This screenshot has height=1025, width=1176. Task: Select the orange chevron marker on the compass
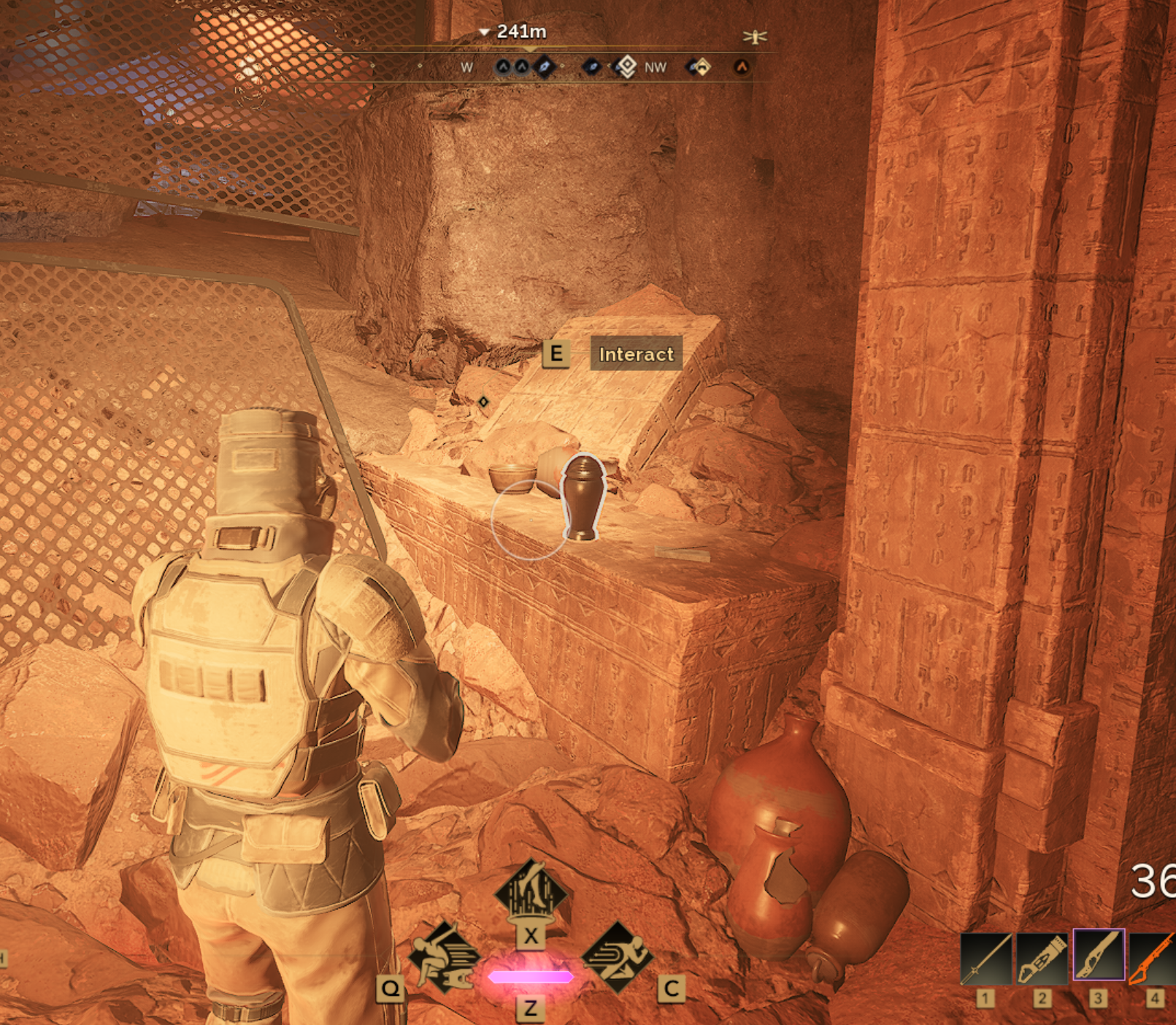(742, 67)
